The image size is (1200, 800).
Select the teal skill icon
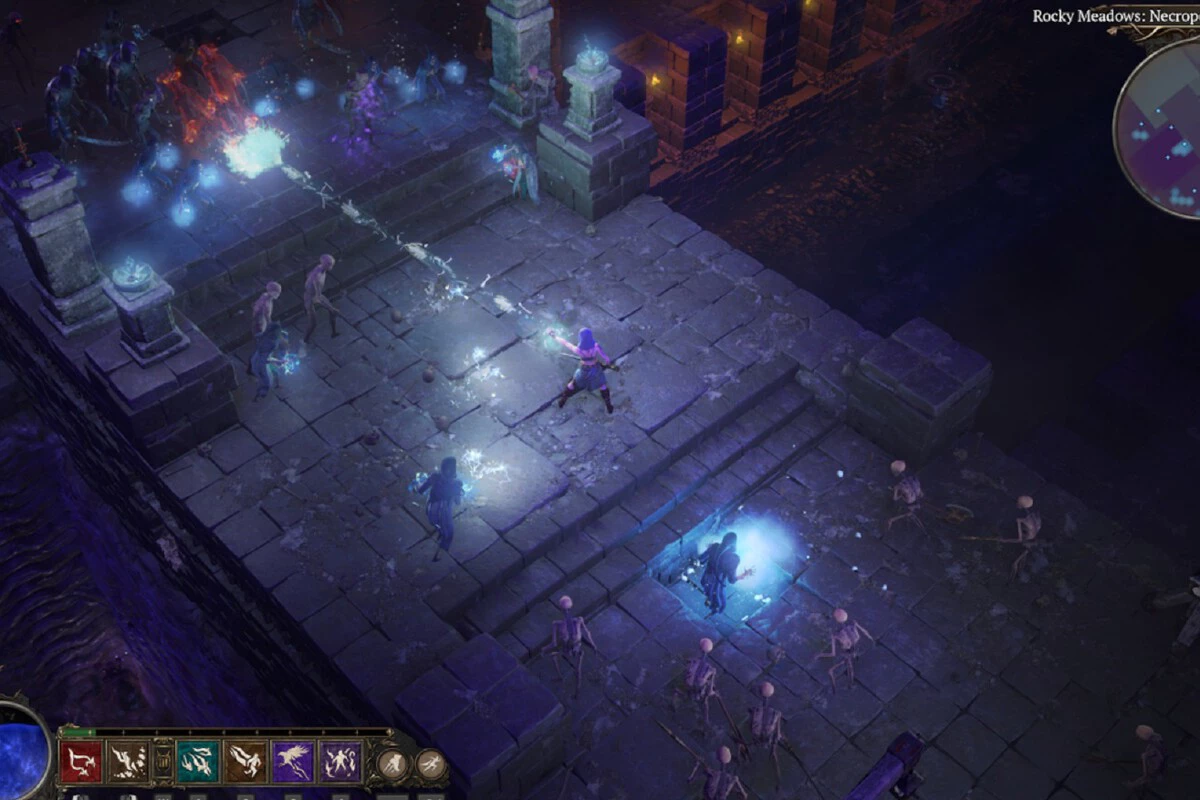(x=198, y=762)
